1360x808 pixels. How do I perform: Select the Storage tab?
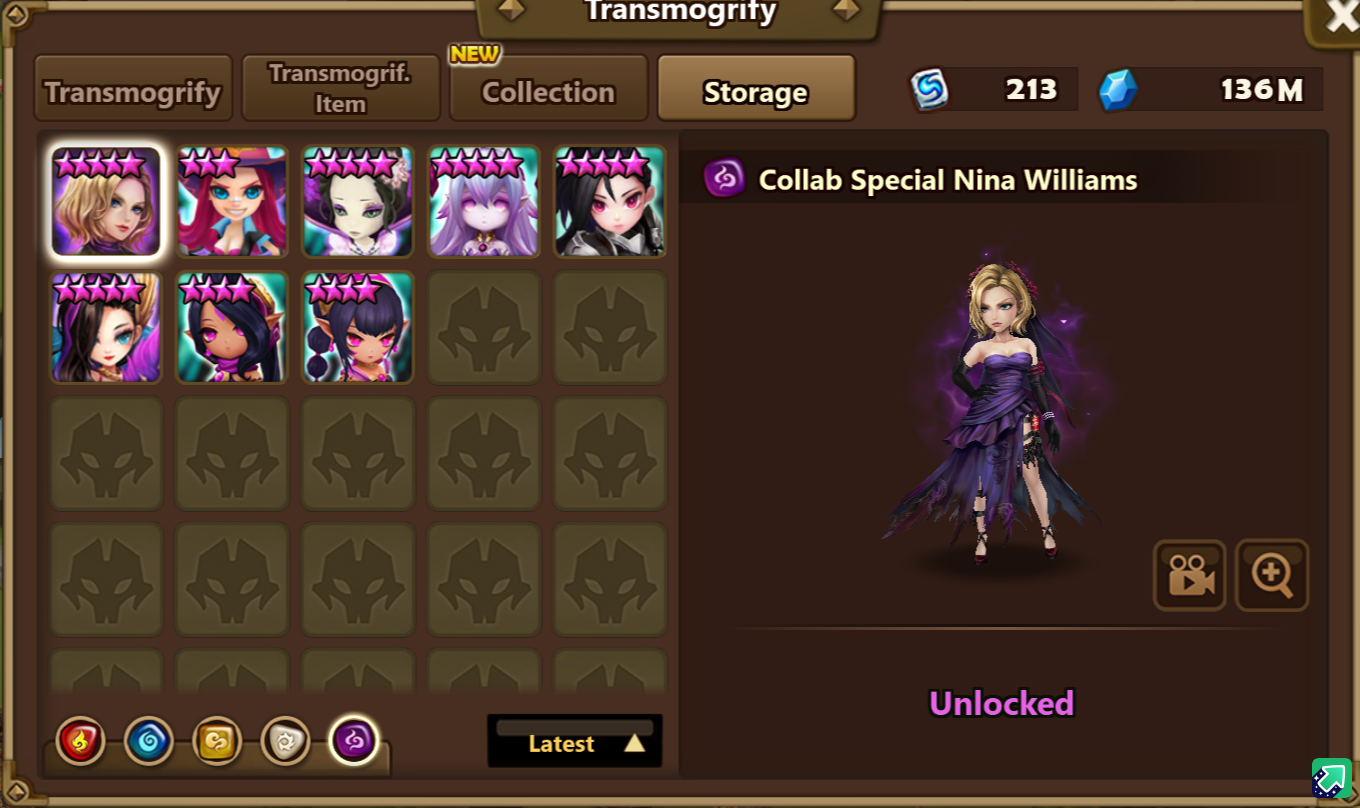point(756,92)
